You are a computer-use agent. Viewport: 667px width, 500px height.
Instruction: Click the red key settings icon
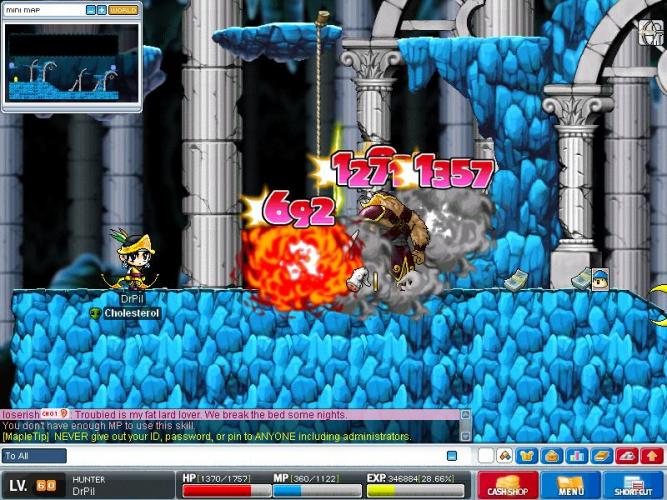coord(627,456)
